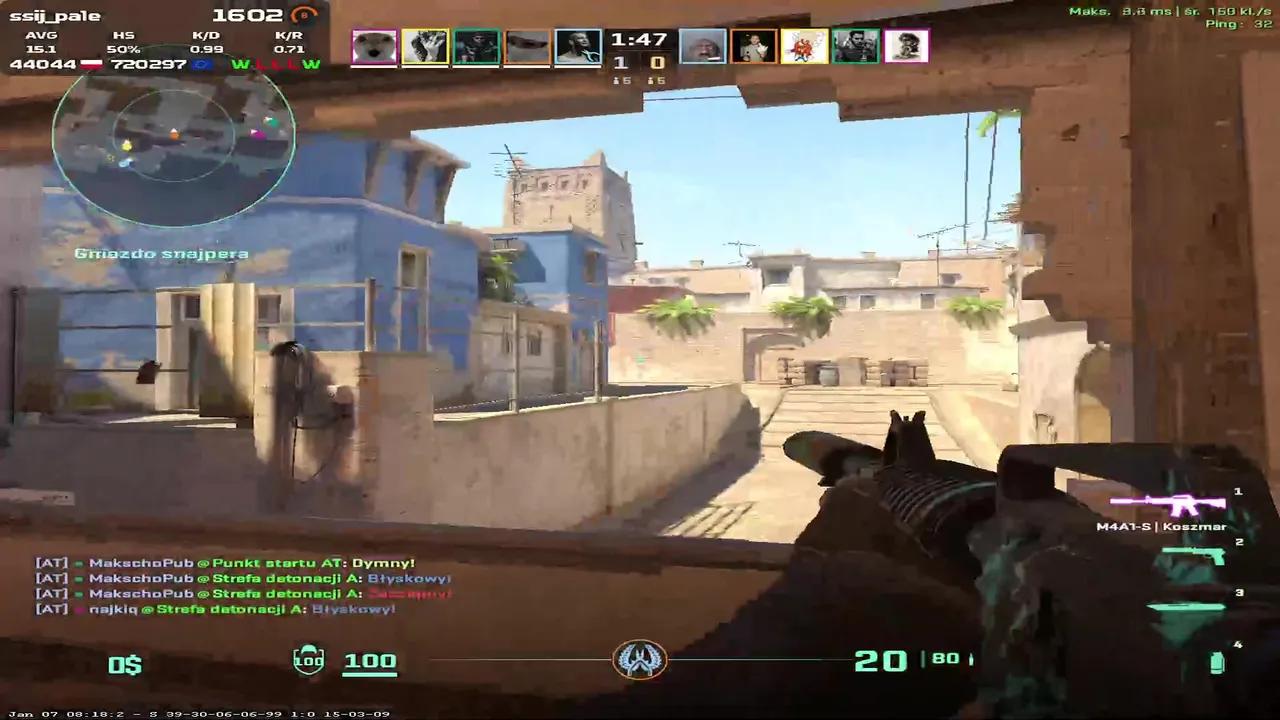This screenshot has height=720, width=1280.
Task: Click the rightmost enemy avatar on the scoreboard
Action: click(907, 44)
